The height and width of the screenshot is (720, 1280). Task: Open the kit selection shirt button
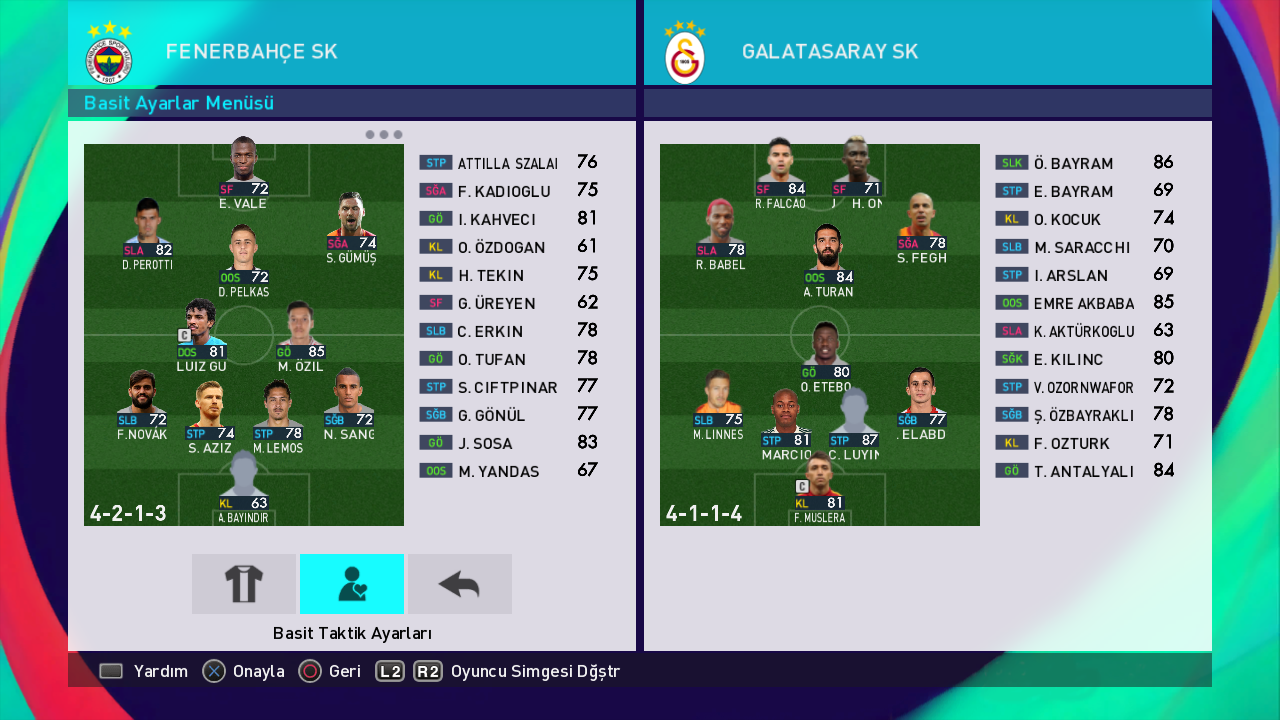coord(244,584)
